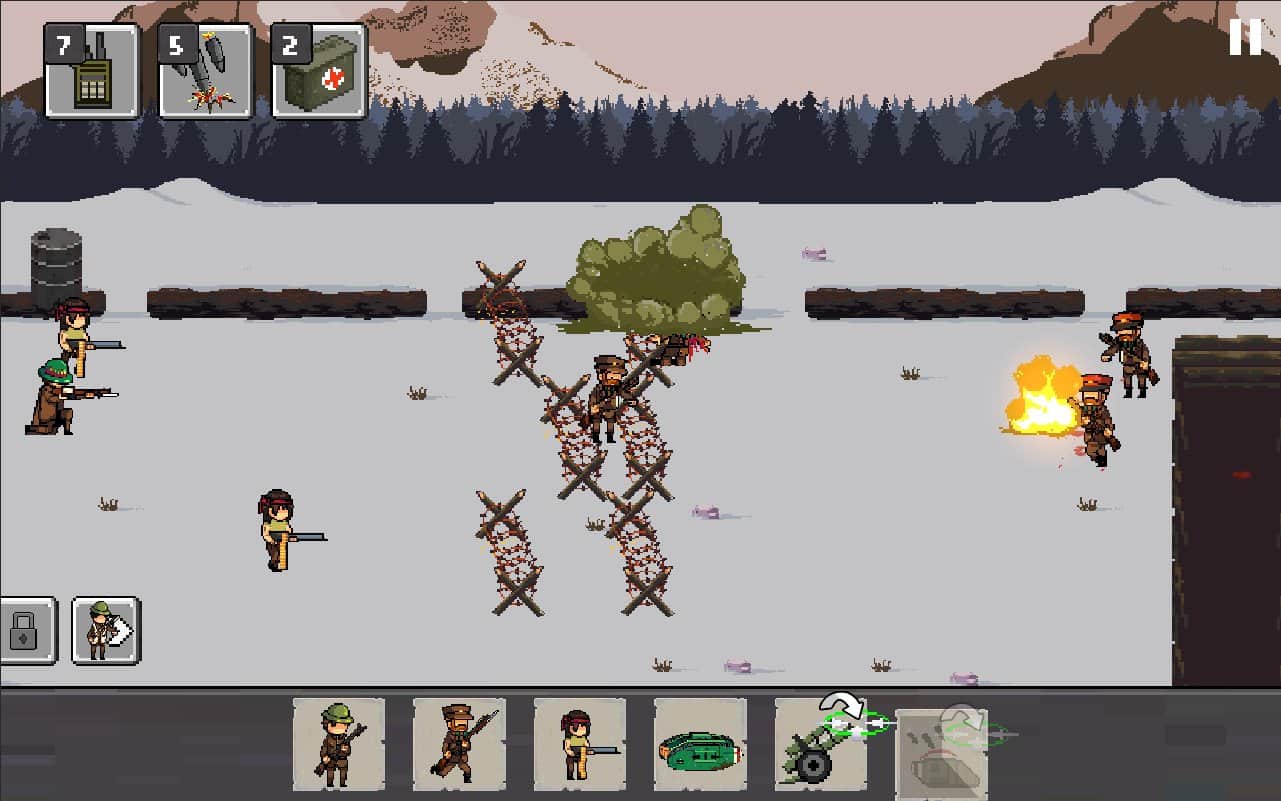Deploy the charging bayonet soldier unit
The image size is (1281, 801).
(459, 744)
